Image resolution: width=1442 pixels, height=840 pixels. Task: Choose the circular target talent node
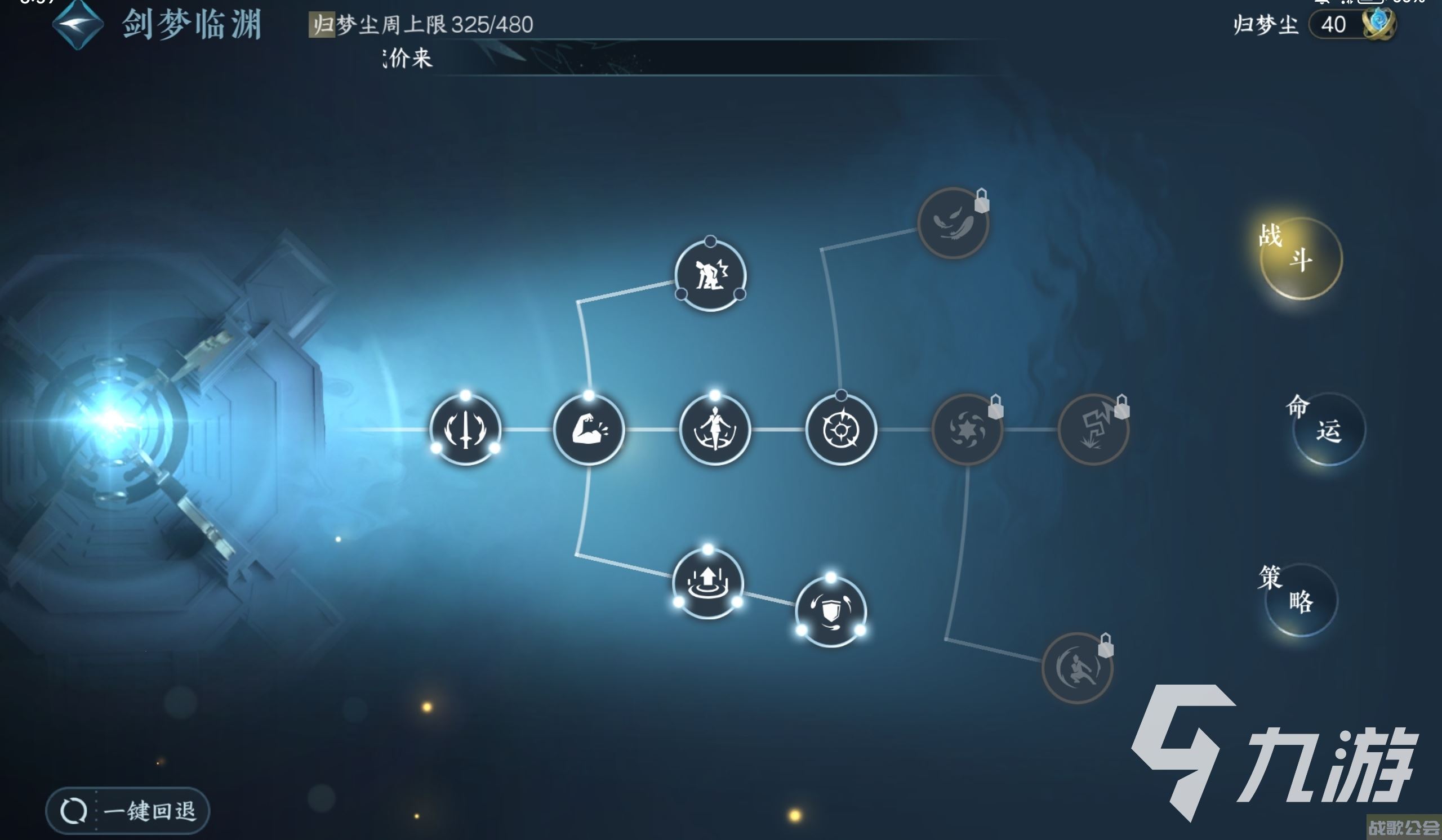840,430
